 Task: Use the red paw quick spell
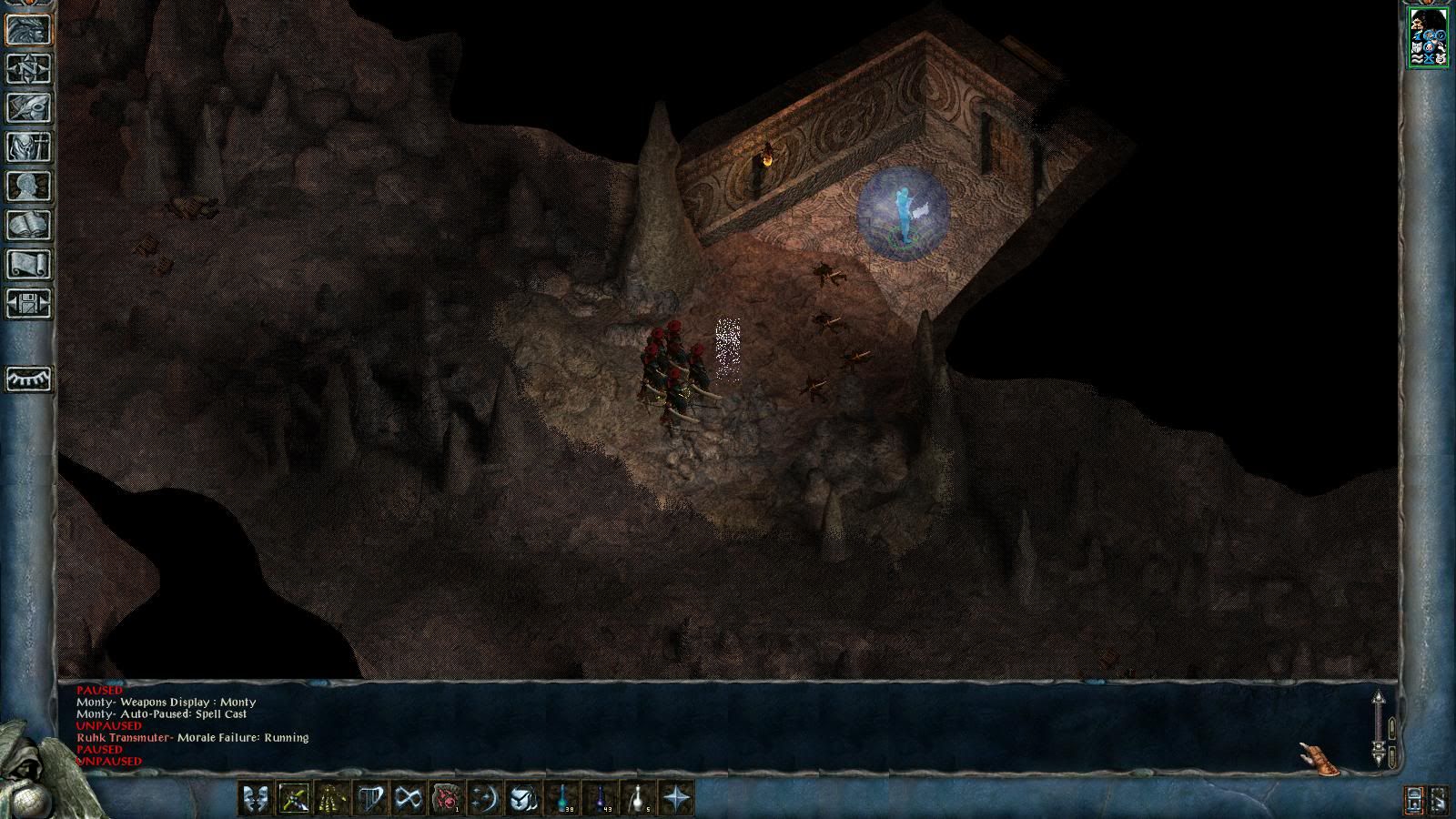446,799
